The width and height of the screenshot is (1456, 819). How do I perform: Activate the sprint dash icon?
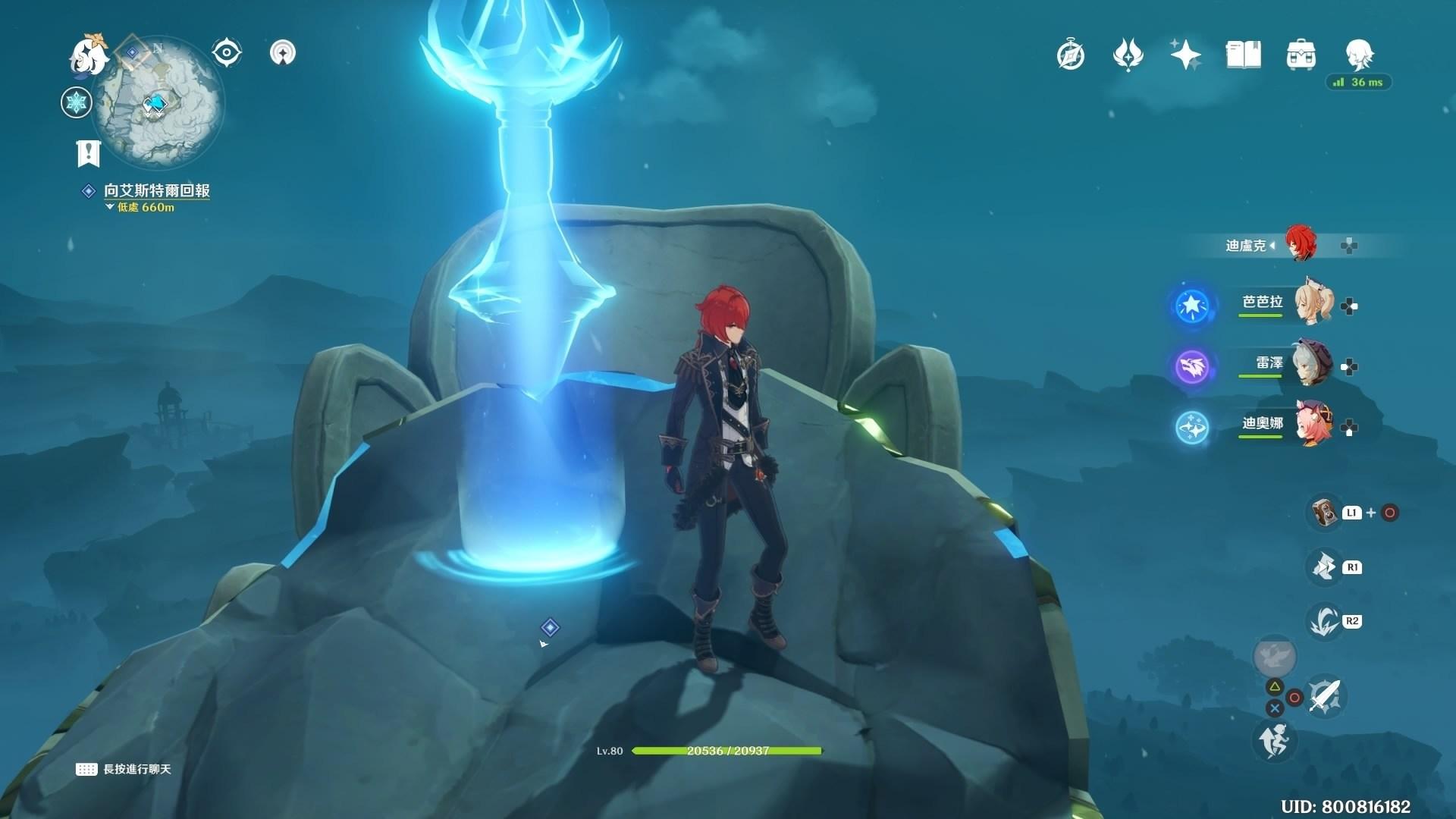pos(1274,740)
